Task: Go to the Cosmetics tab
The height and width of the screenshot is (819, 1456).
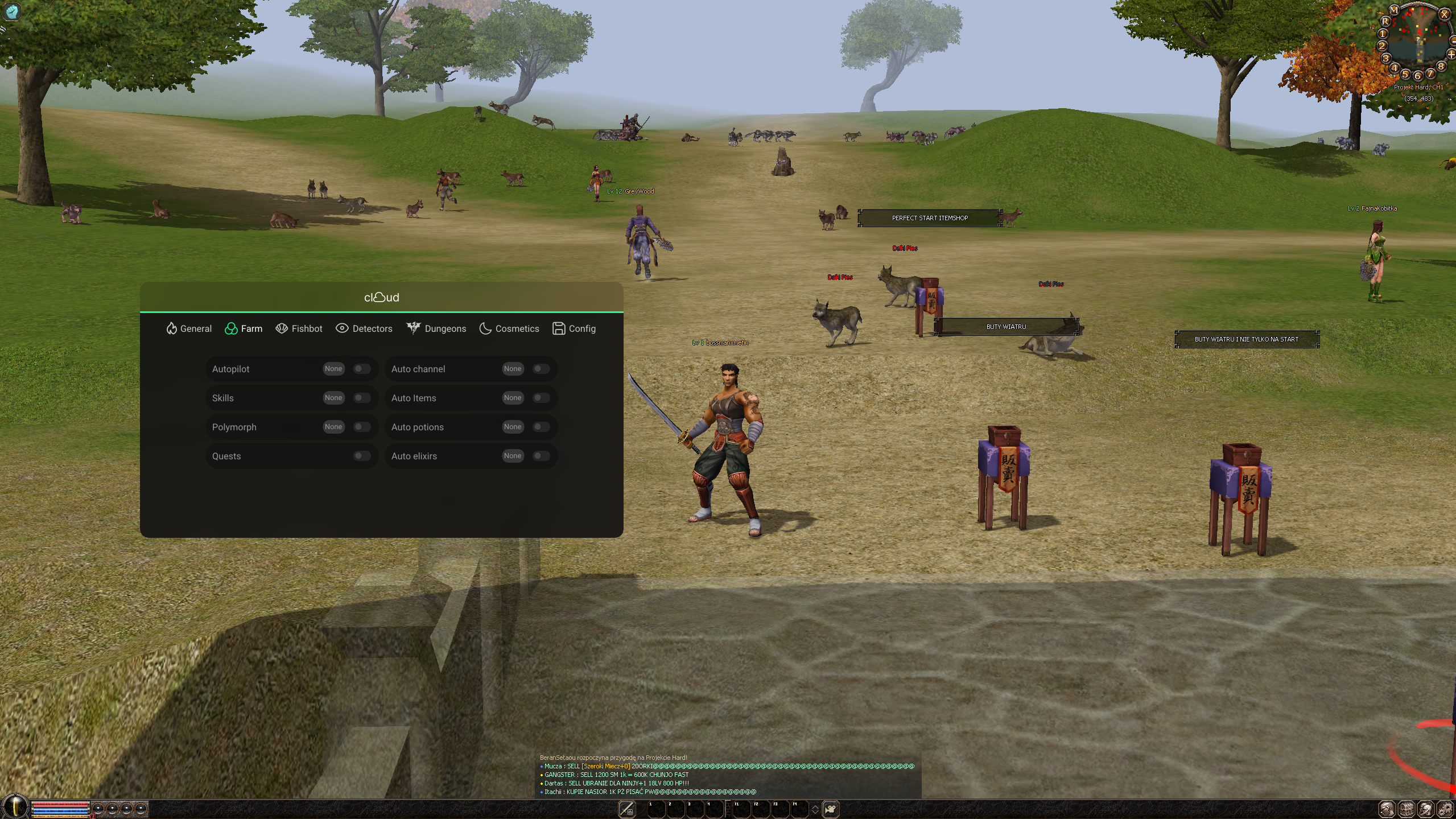Action: (x=509, y=328)
